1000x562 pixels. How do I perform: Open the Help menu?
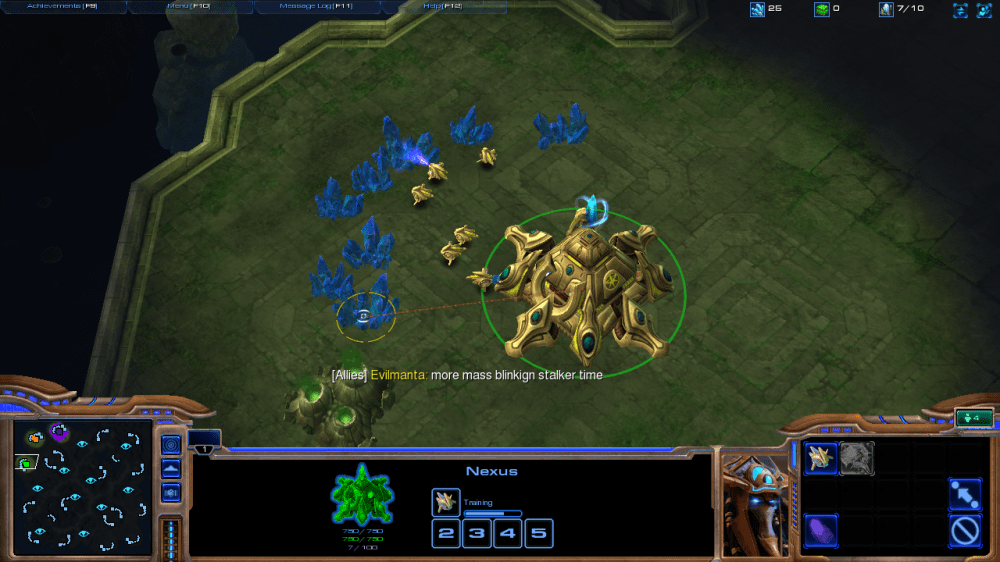441,6
